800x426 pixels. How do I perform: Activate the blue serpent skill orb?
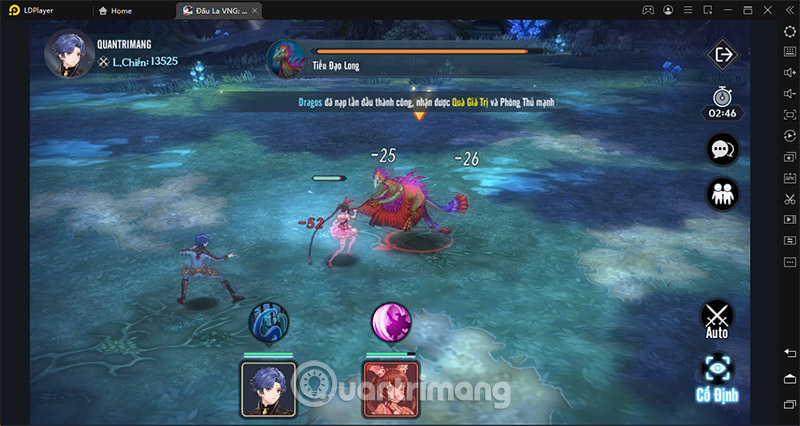(267, 322)
